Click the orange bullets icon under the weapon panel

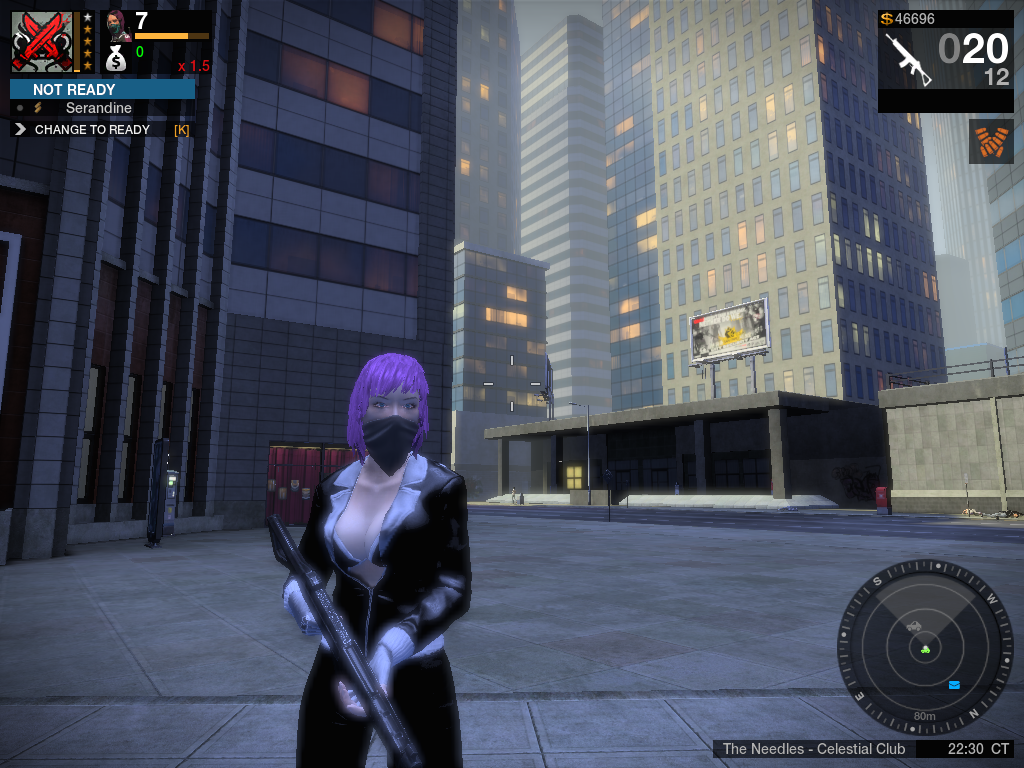click(x=991, y=141)
